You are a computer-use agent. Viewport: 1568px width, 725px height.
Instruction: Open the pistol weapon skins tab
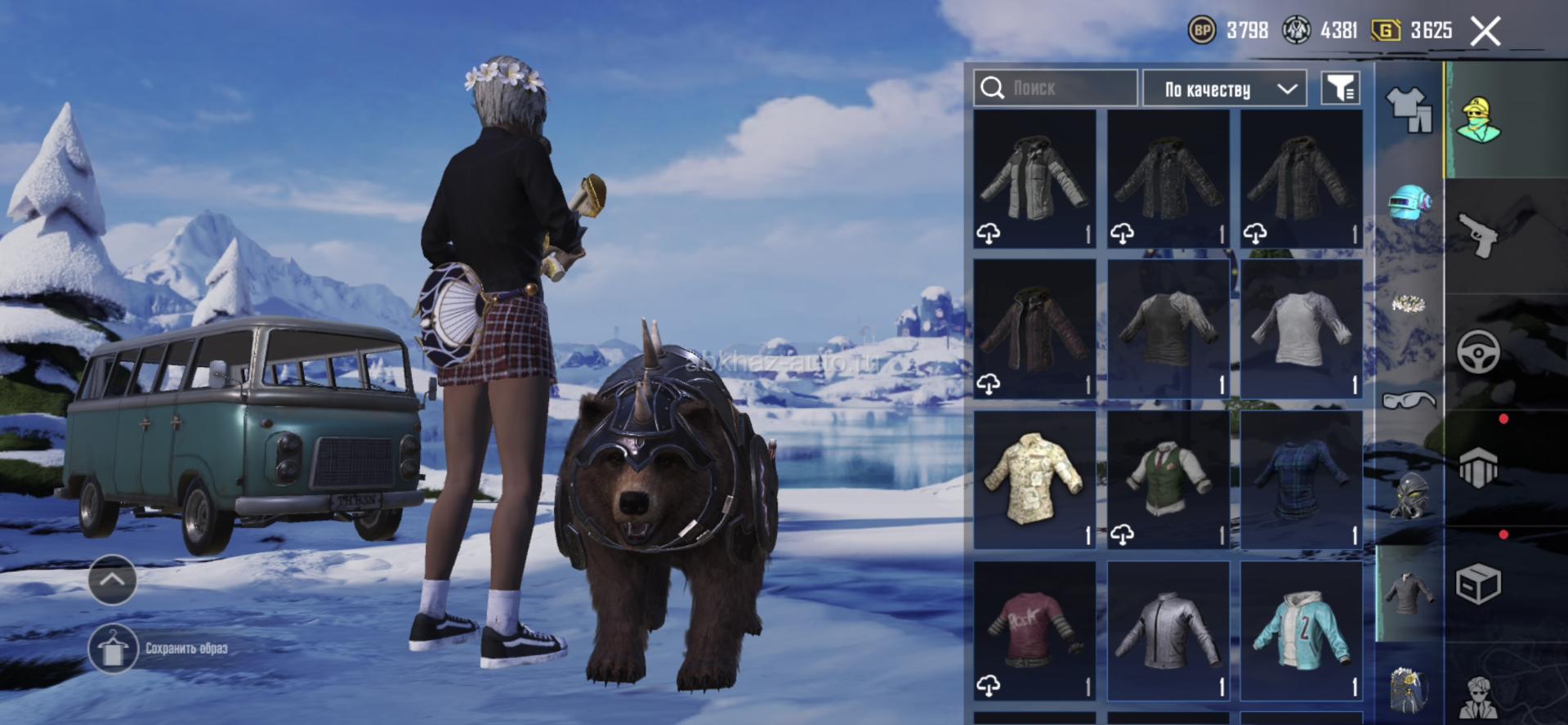(x=1478, y=235)
